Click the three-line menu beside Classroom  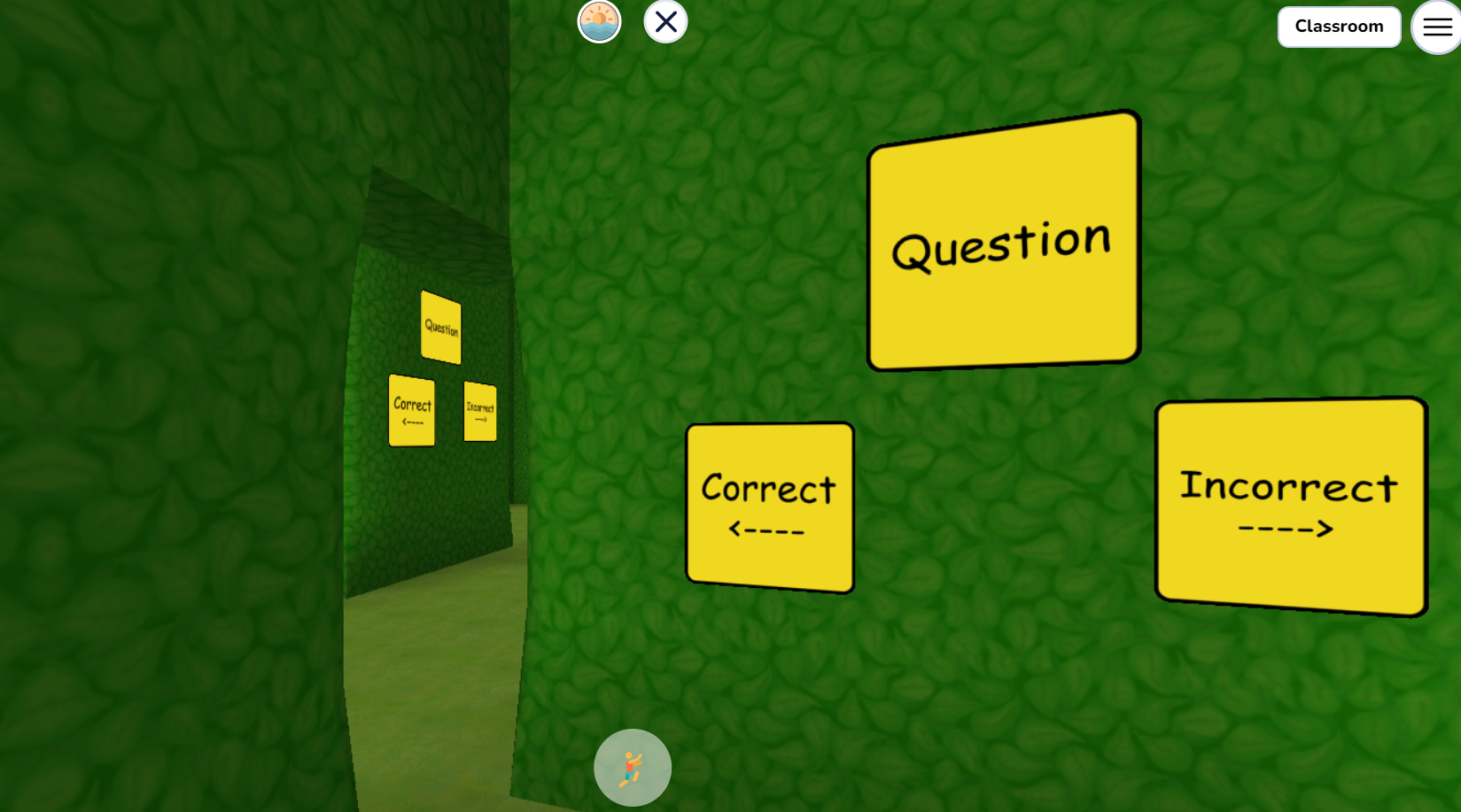[1436, 27]
